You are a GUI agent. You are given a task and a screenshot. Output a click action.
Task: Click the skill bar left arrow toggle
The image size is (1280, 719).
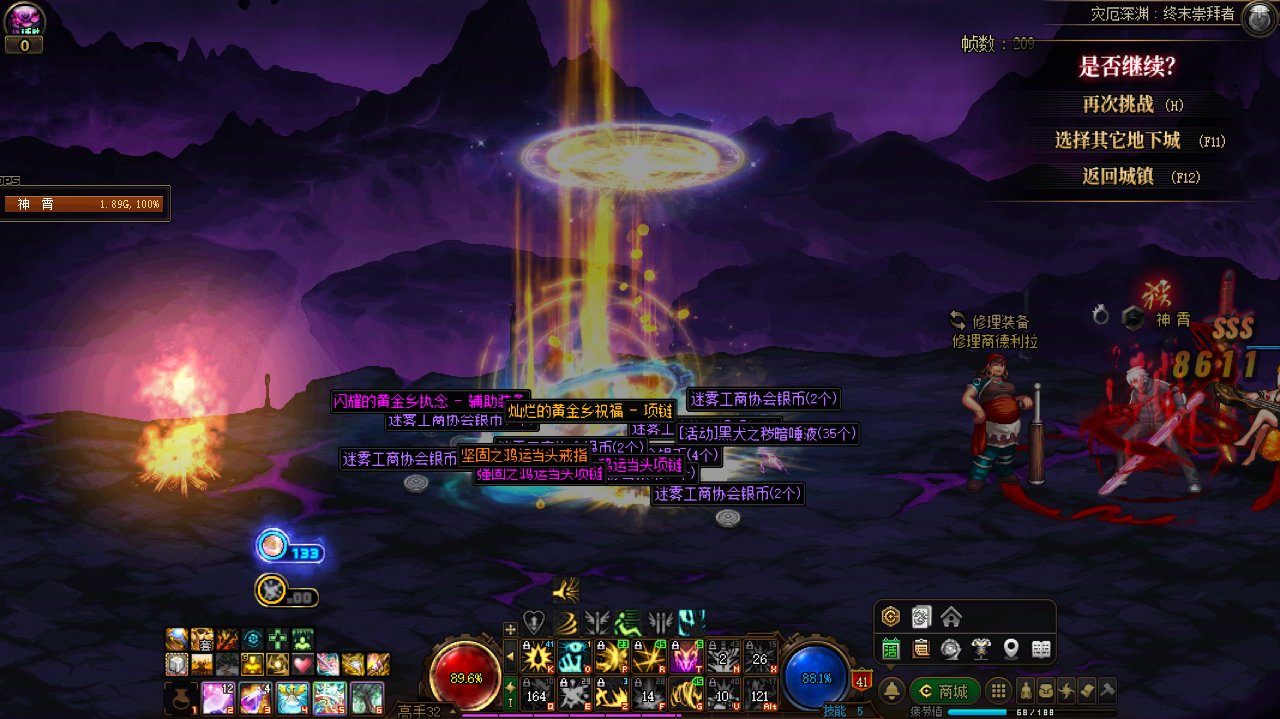510,657
